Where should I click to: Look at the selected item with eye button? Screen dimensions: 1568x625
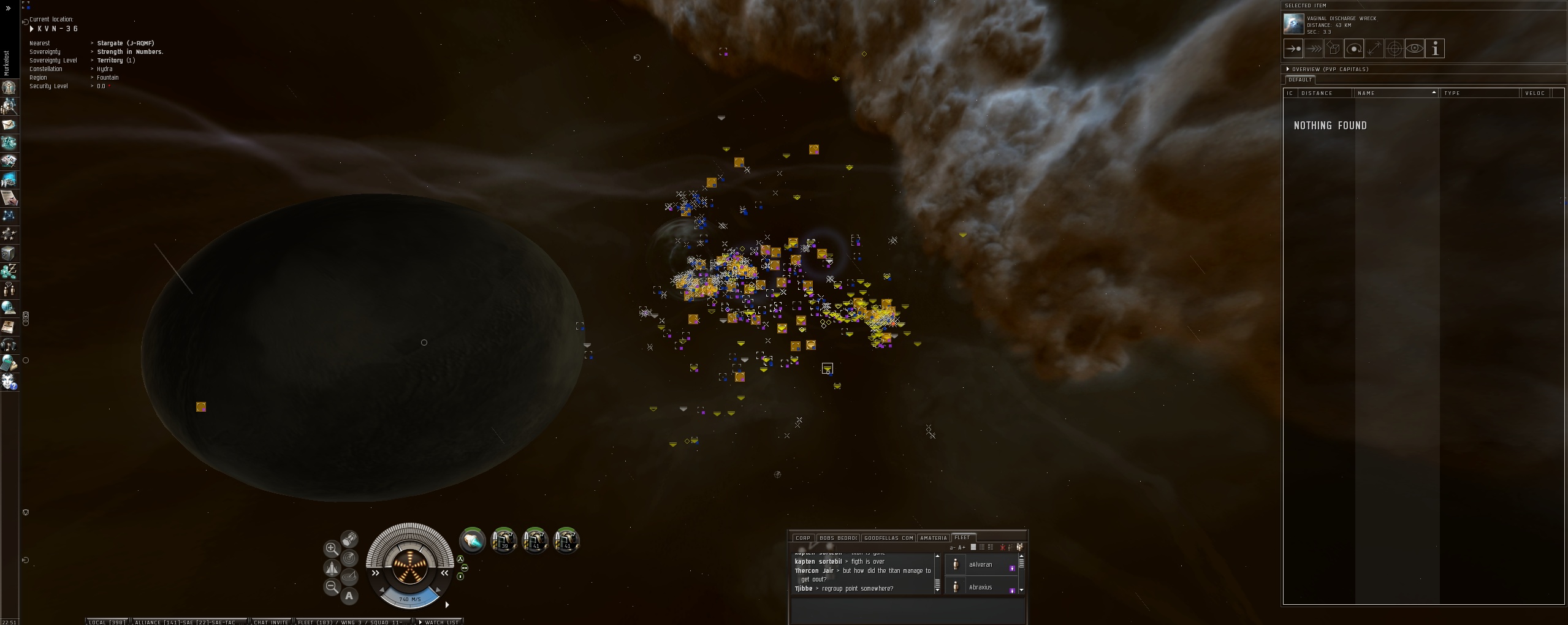pos(1414,49)
